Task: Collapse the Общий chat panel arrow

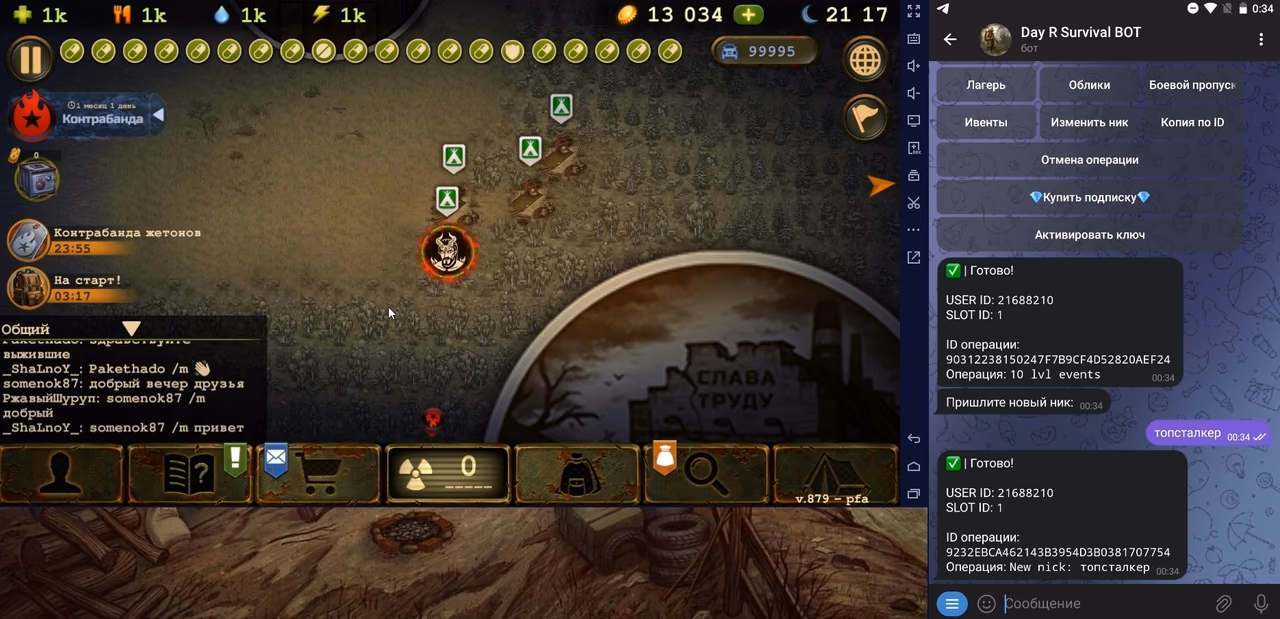Action: 131,328
